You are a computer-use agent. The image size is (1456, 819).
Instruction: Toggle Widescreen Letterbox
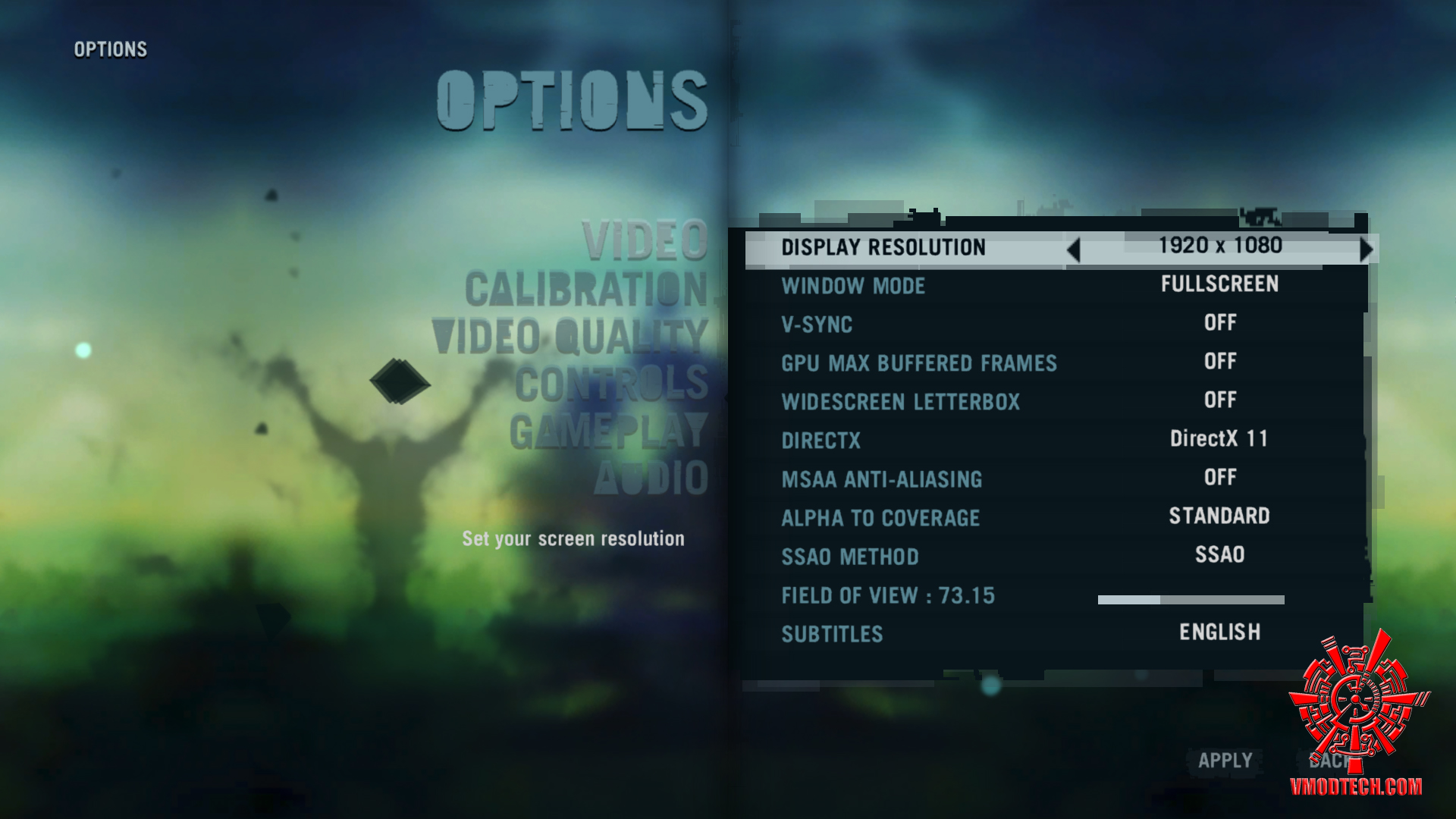pyautogui.click(x=1219, y=400)
